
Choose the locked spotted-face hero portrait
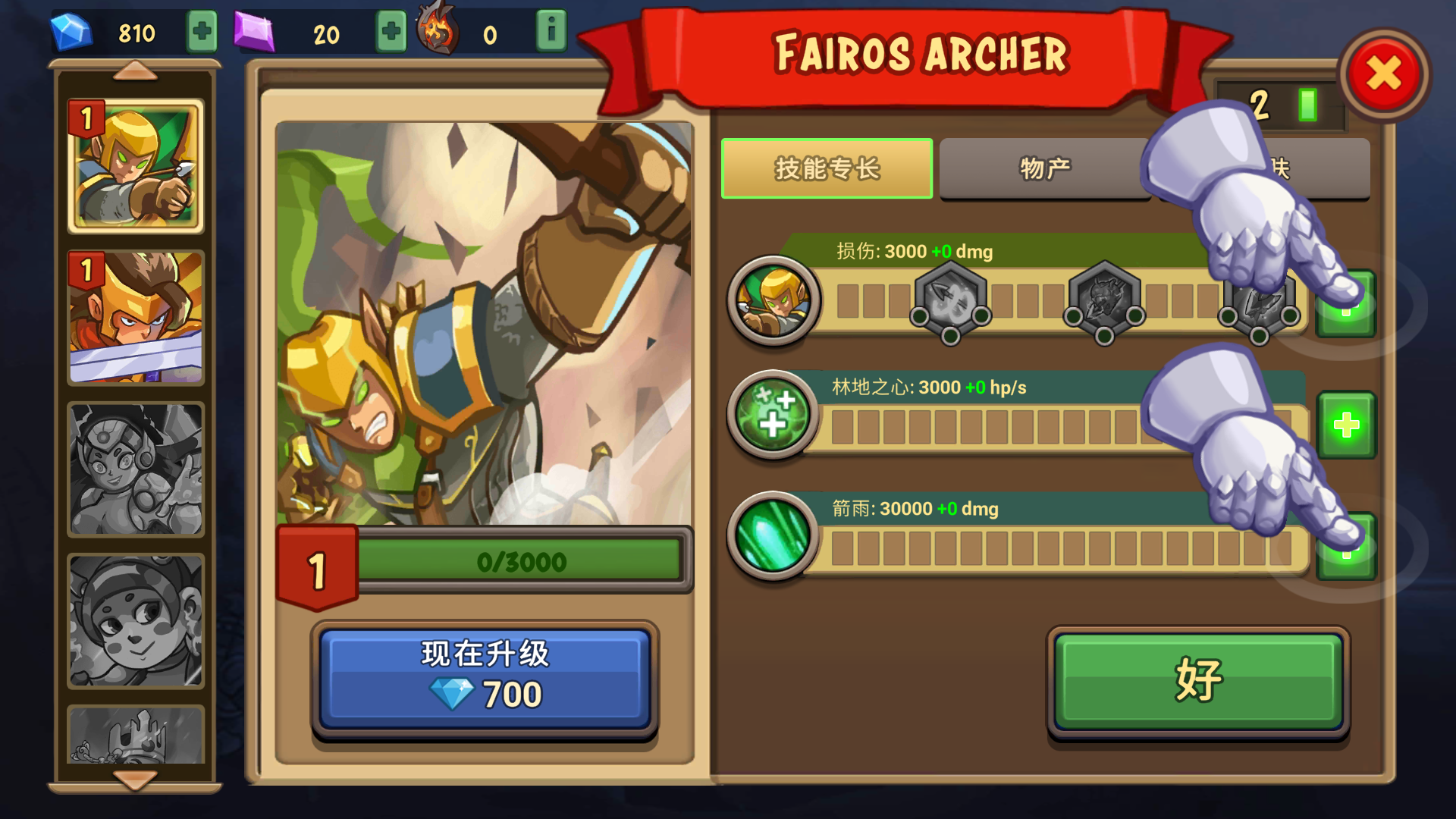(x=136, y=620)
